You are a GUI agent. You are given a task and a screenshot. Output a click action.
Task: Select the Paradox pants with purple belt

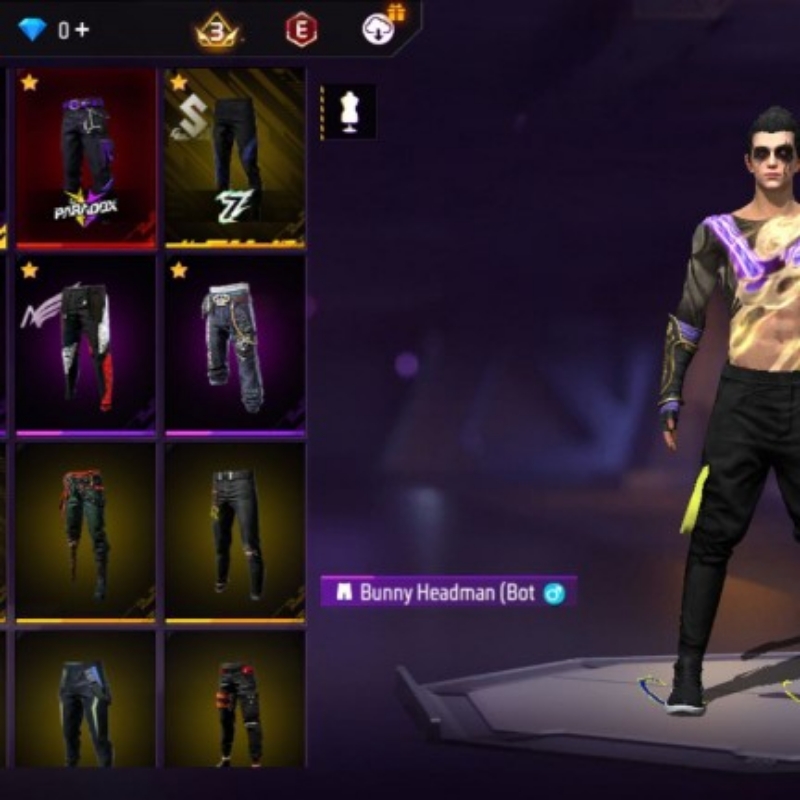click(x=86, y=157)
